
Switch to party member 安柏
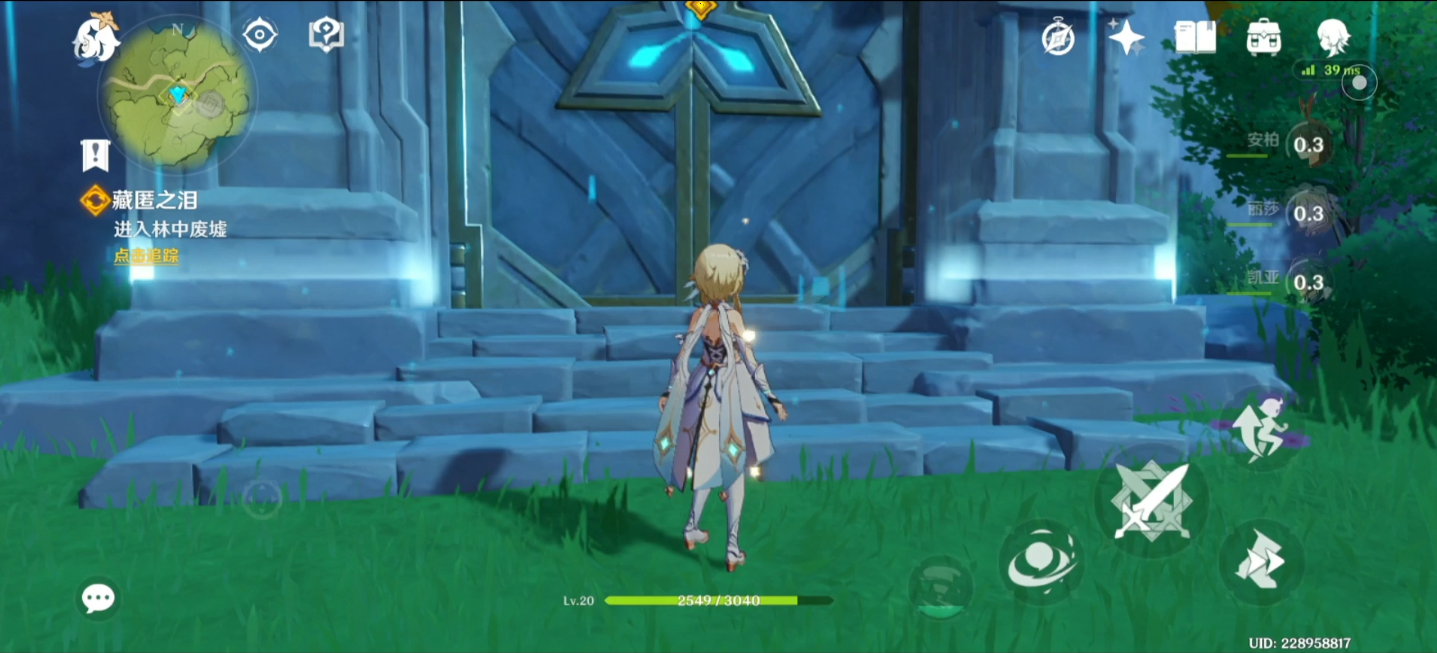pos(1308,145)
